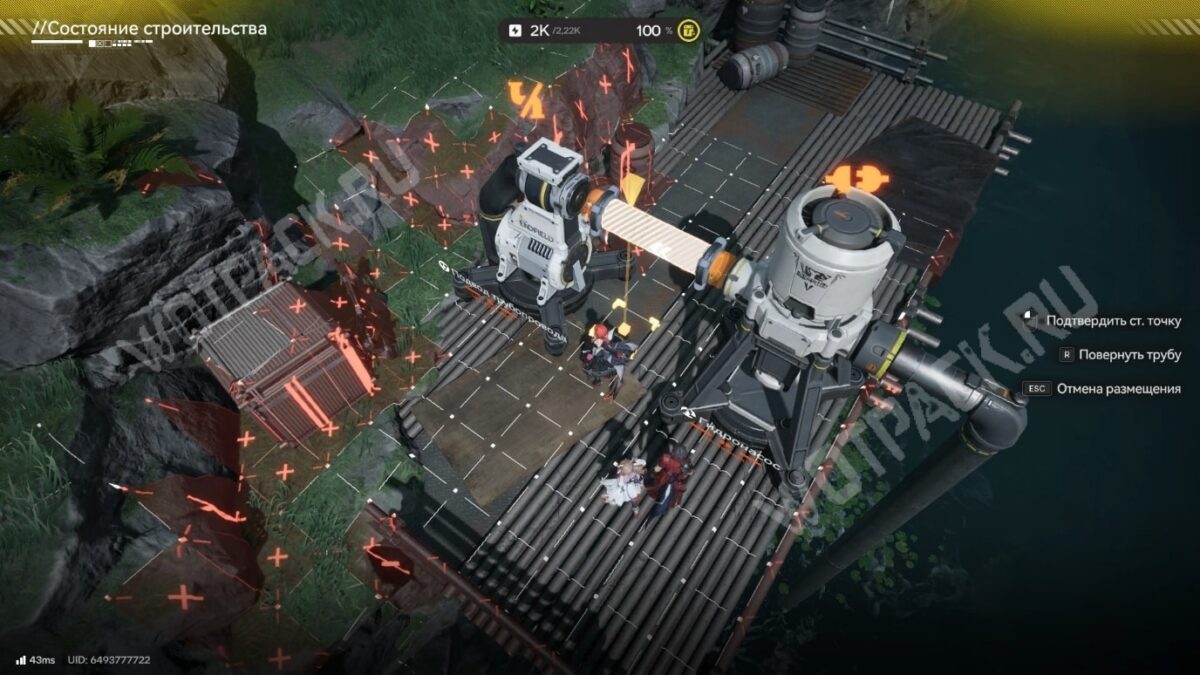Click the yellow circular icon beside 100%

689,31
